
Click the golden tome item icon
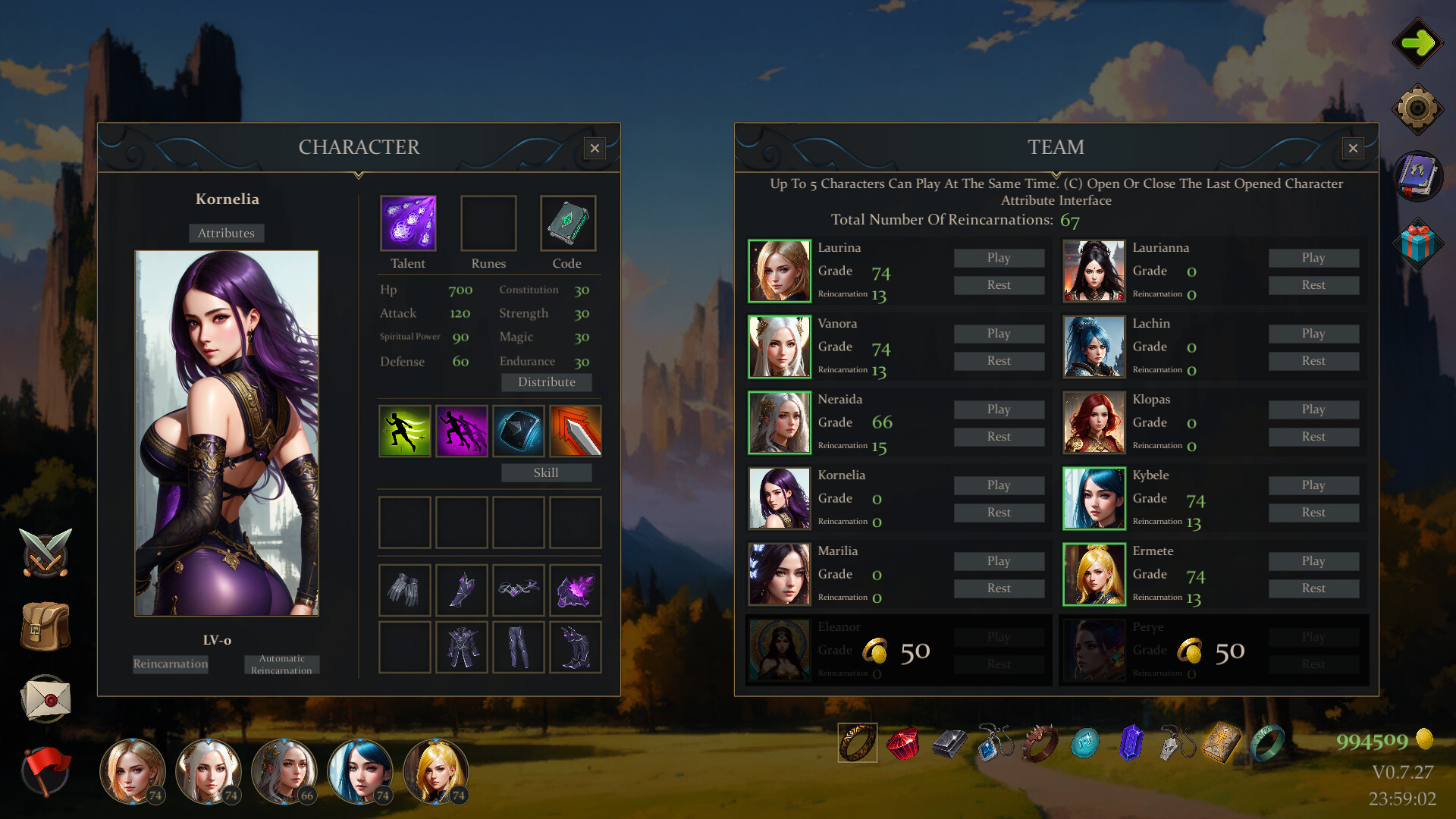tap(1222, 742)
